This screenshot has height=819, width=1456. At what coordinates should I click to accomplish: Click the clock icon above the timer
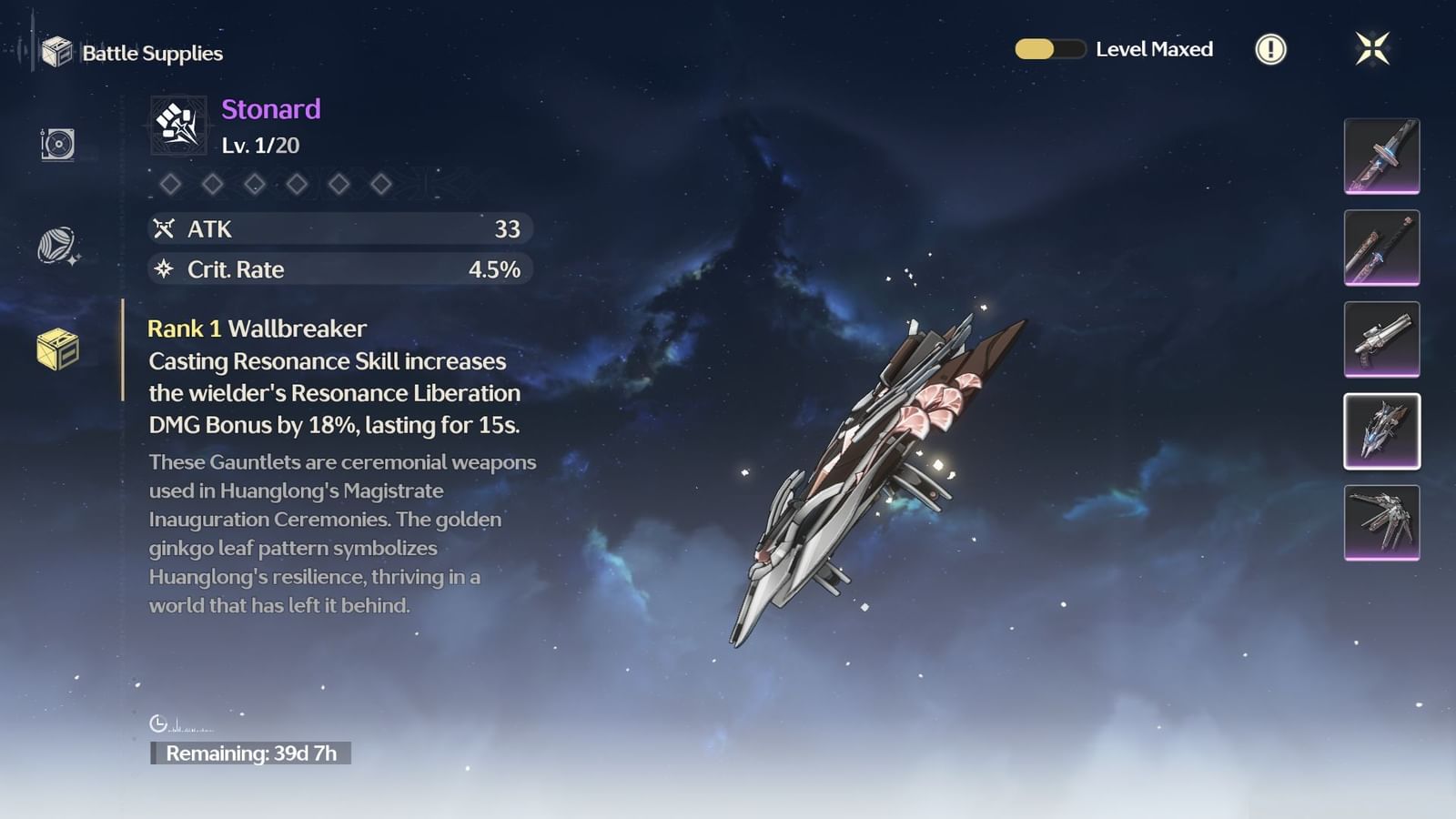coord(160,723)
